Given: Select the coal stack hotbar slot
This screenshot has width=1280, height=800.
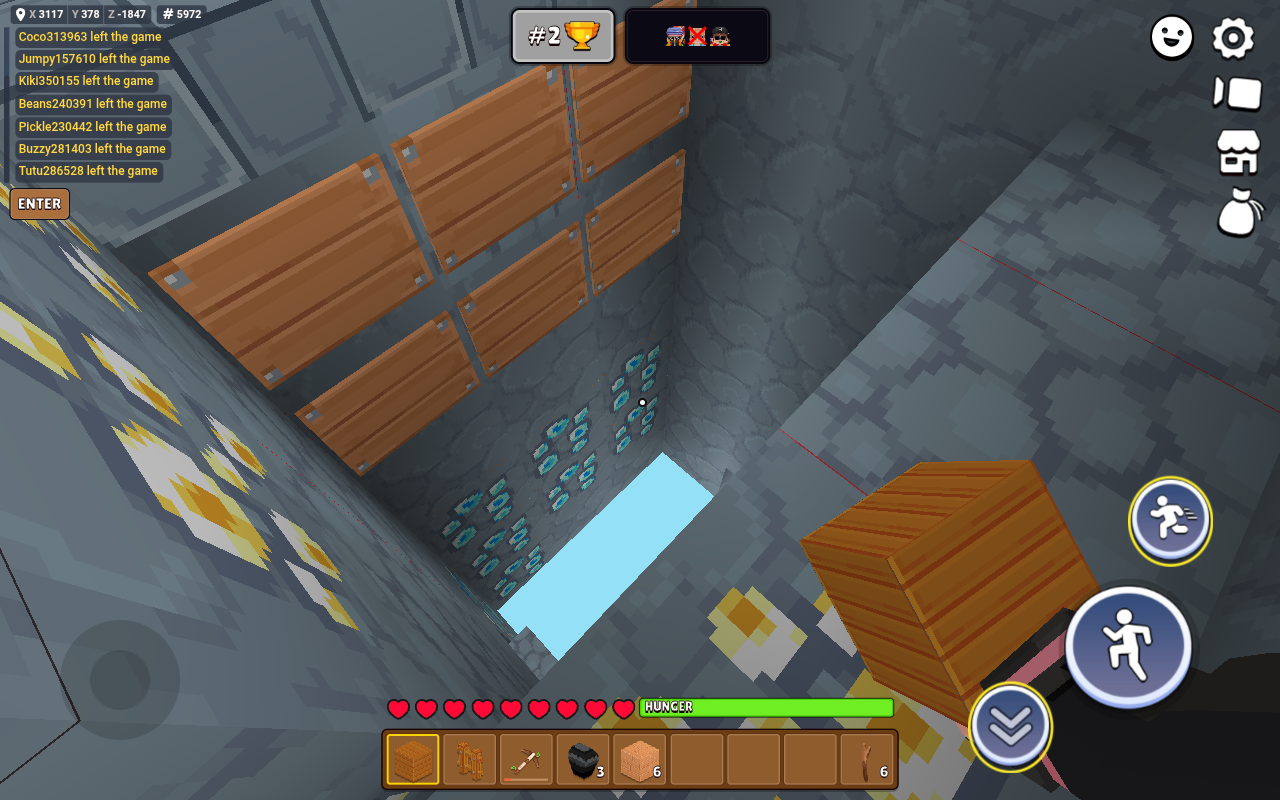Looking at the screenshot, I should pyautogui.click(x=583, y=760).
